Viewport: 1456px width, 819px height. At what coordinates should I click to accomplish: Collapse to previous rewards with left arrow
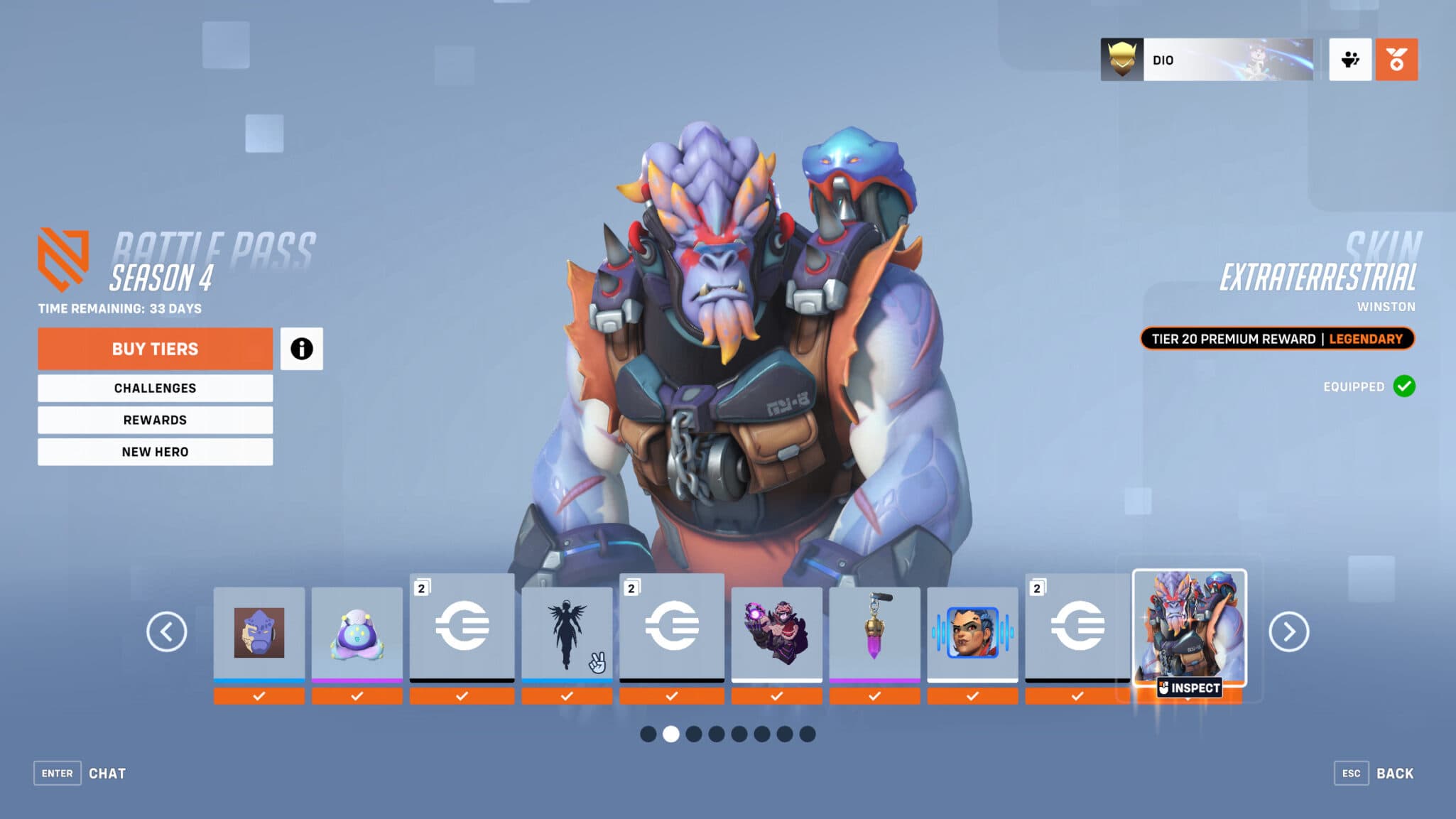[x=168, y=631]
